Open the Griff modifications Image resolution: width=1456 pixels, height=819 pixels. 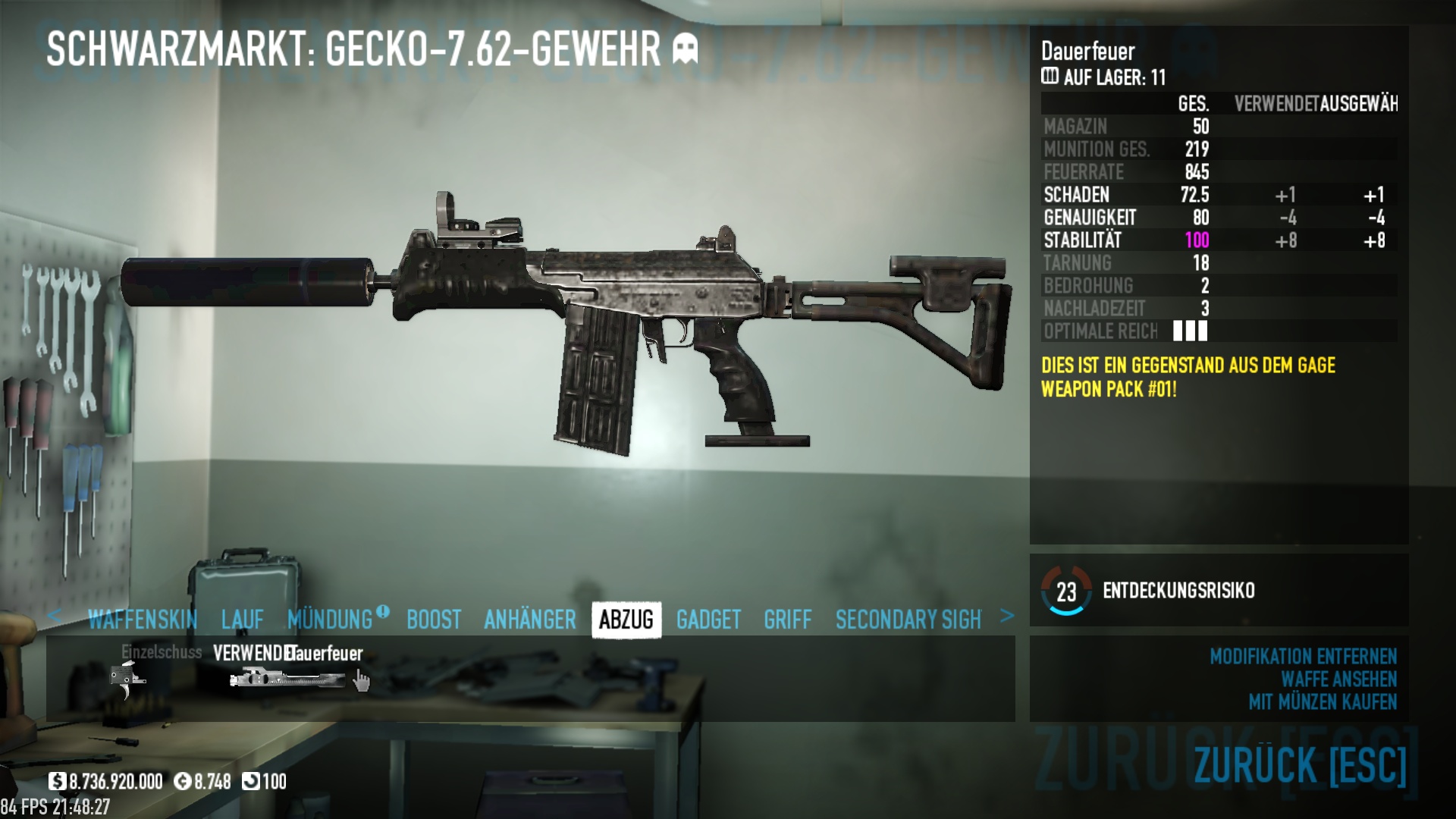pos(788,620)
